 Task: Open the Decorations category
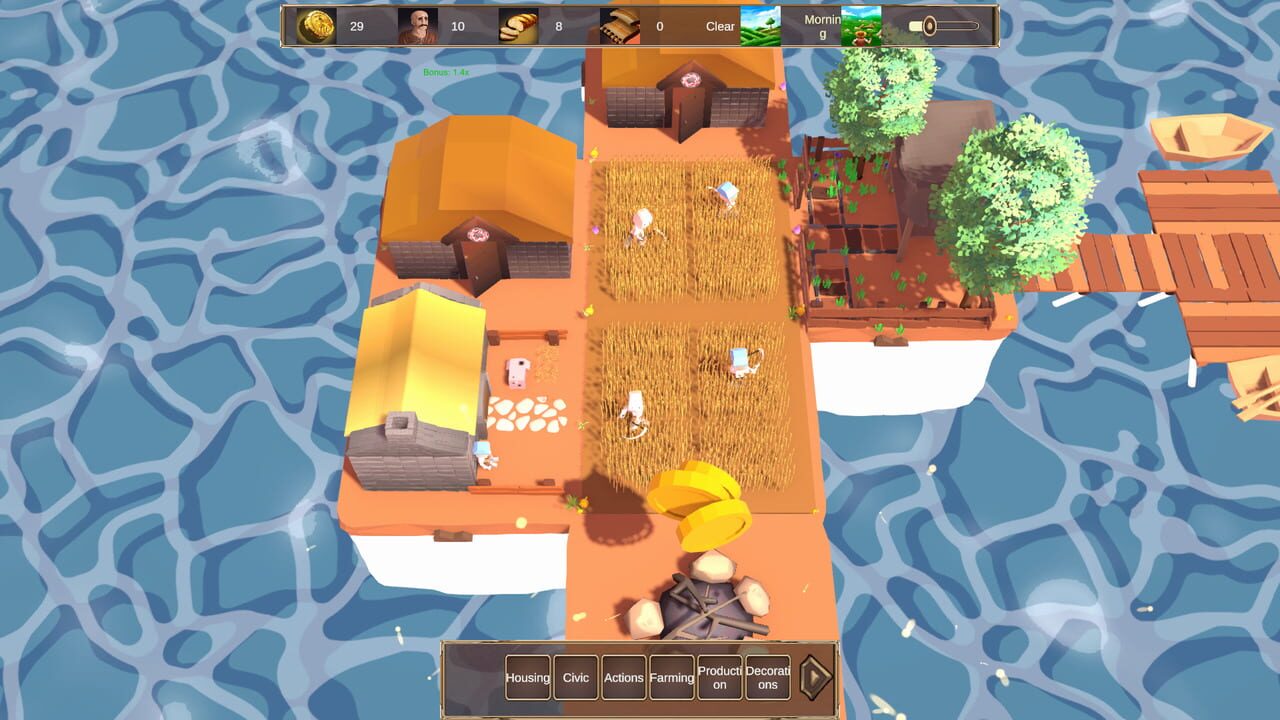766,677
